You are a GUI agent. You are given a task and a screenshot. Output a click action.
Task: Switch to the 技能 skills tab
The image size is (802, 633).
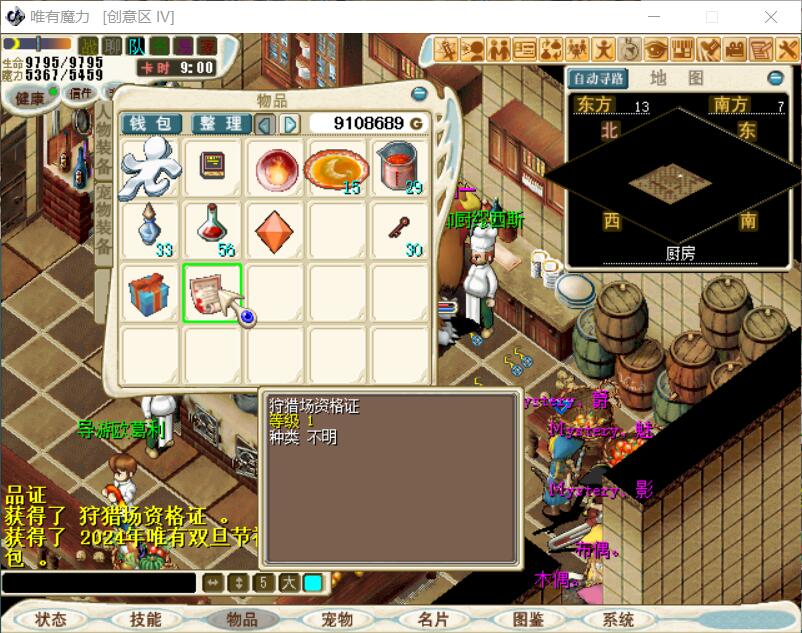click(145, 619)
